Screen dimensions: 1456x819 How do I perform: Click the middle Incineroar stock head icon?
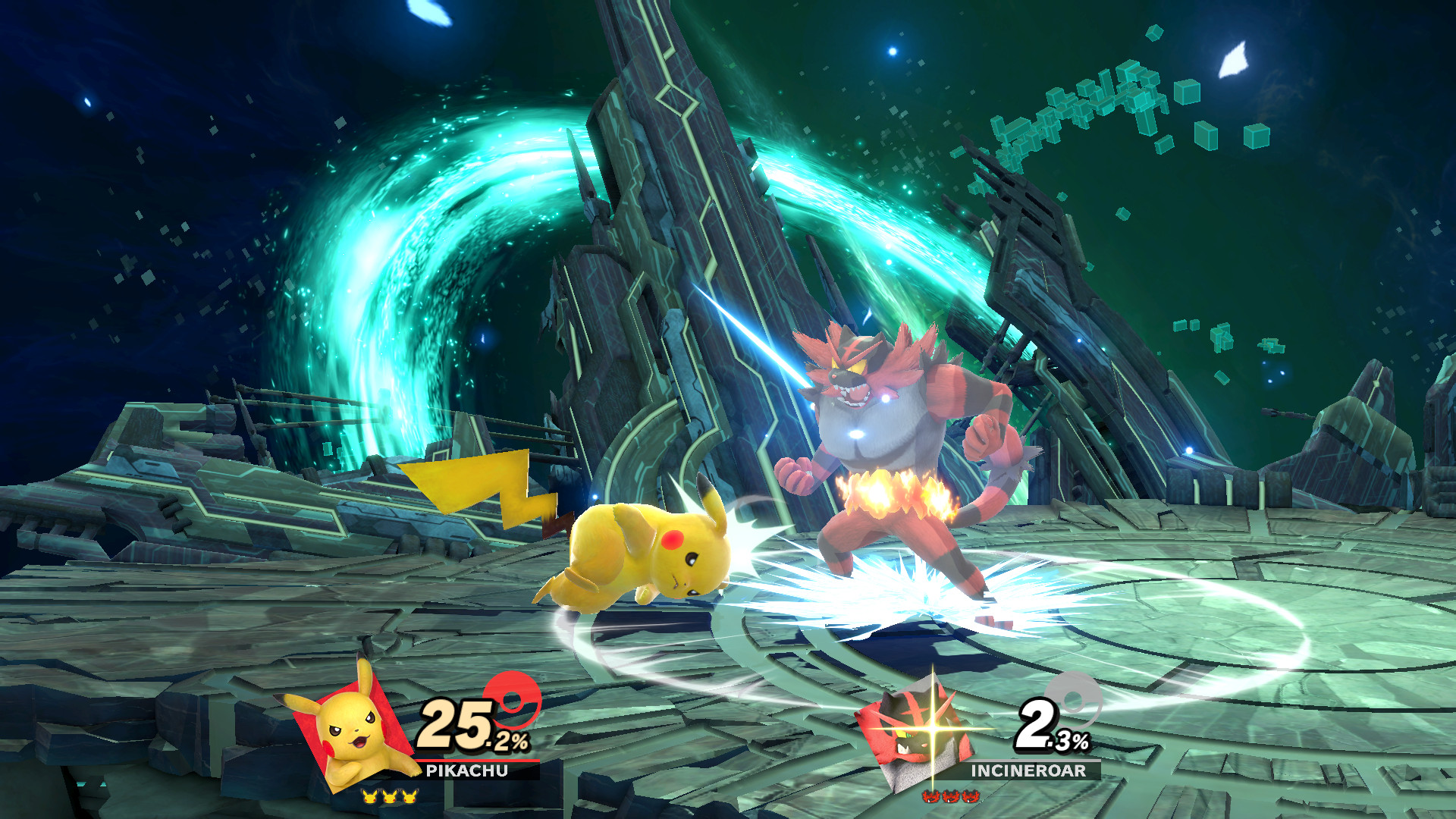950,797
